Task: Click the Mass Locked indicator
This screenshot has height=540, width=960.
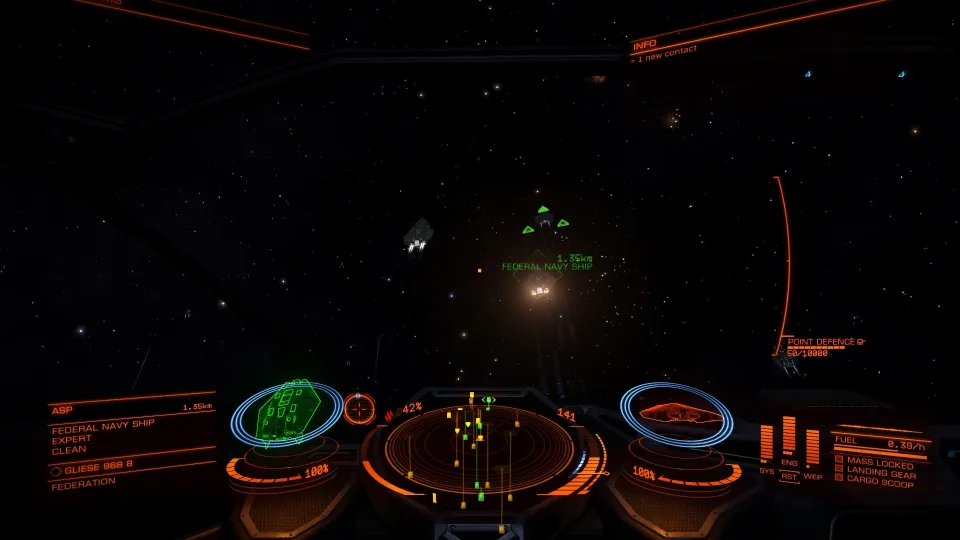Action: tap(874, 462)
